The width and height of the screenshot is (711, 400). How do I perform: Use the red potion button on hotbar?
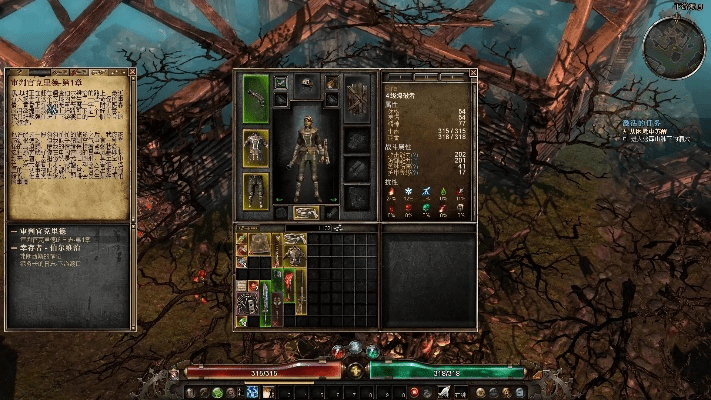coord(413,392)
